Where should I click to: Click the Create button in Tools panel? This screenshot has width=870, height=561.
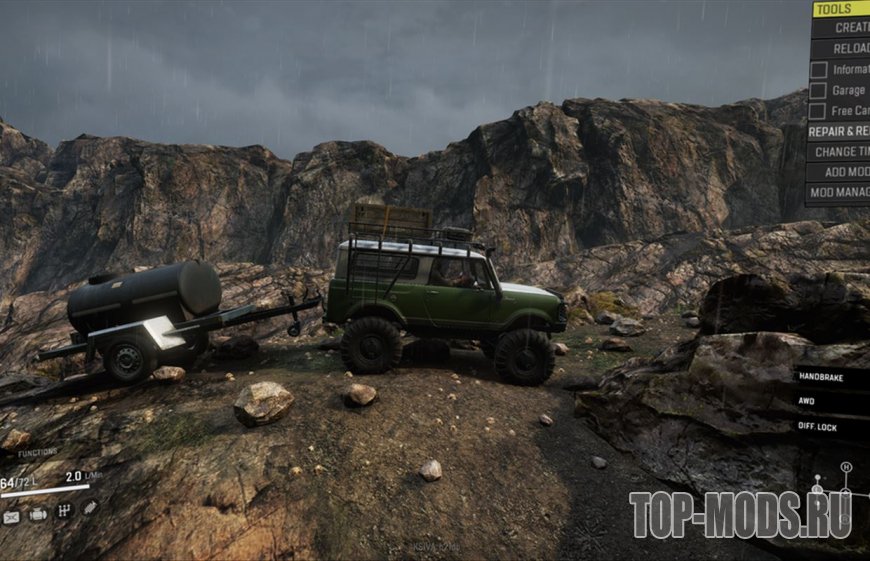point(848,28)
